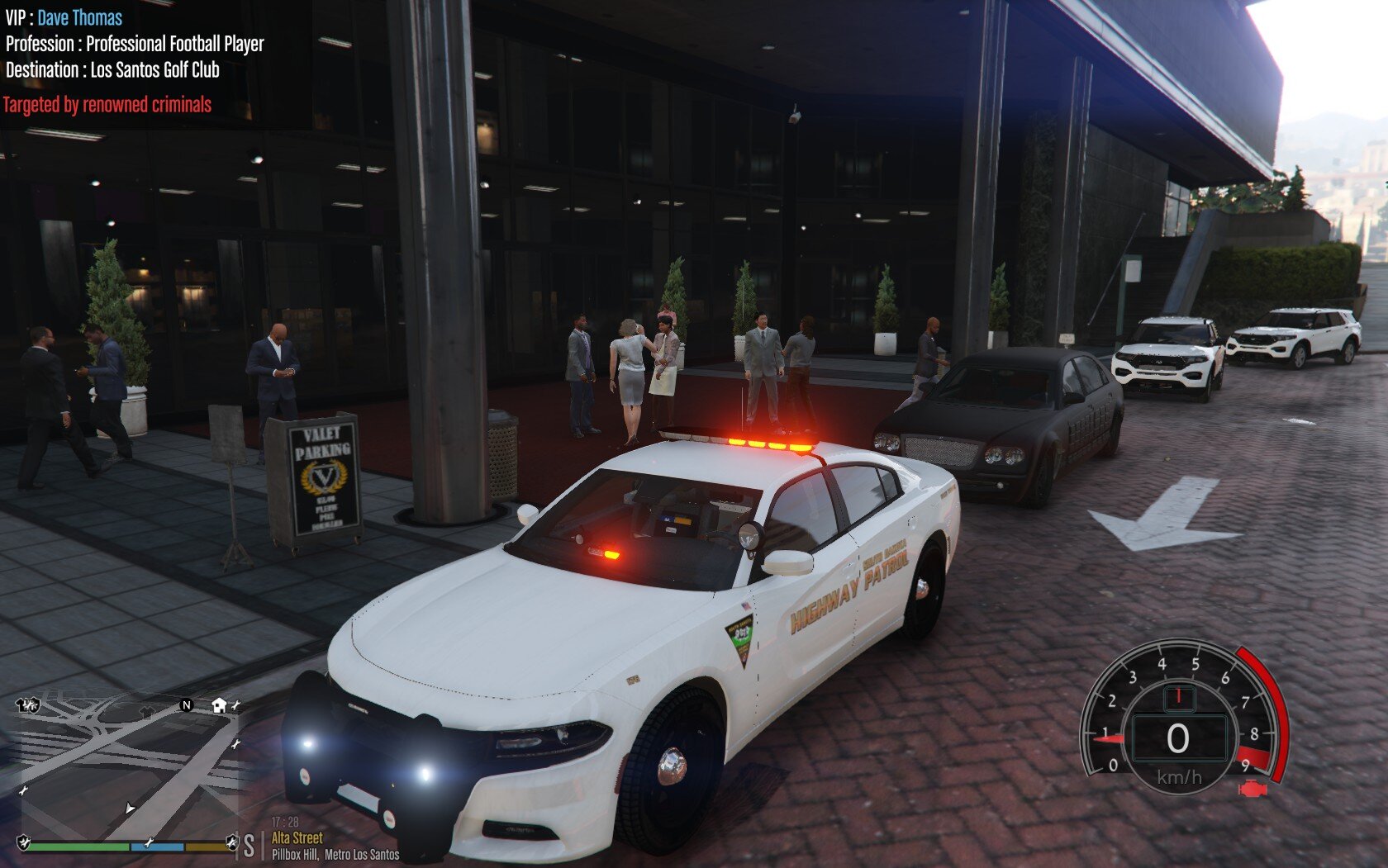Select the clothing store shirt marker on minimap
The height and width of the screenshot is (868, 1388).
tap(146, 711)
